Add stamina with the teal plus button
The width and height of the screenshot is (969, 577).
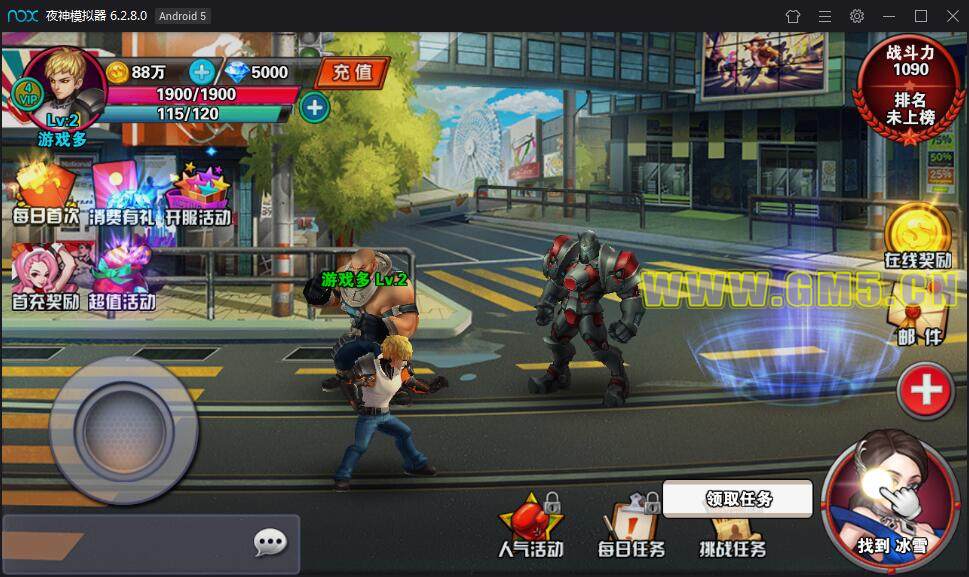click(314, 107)
